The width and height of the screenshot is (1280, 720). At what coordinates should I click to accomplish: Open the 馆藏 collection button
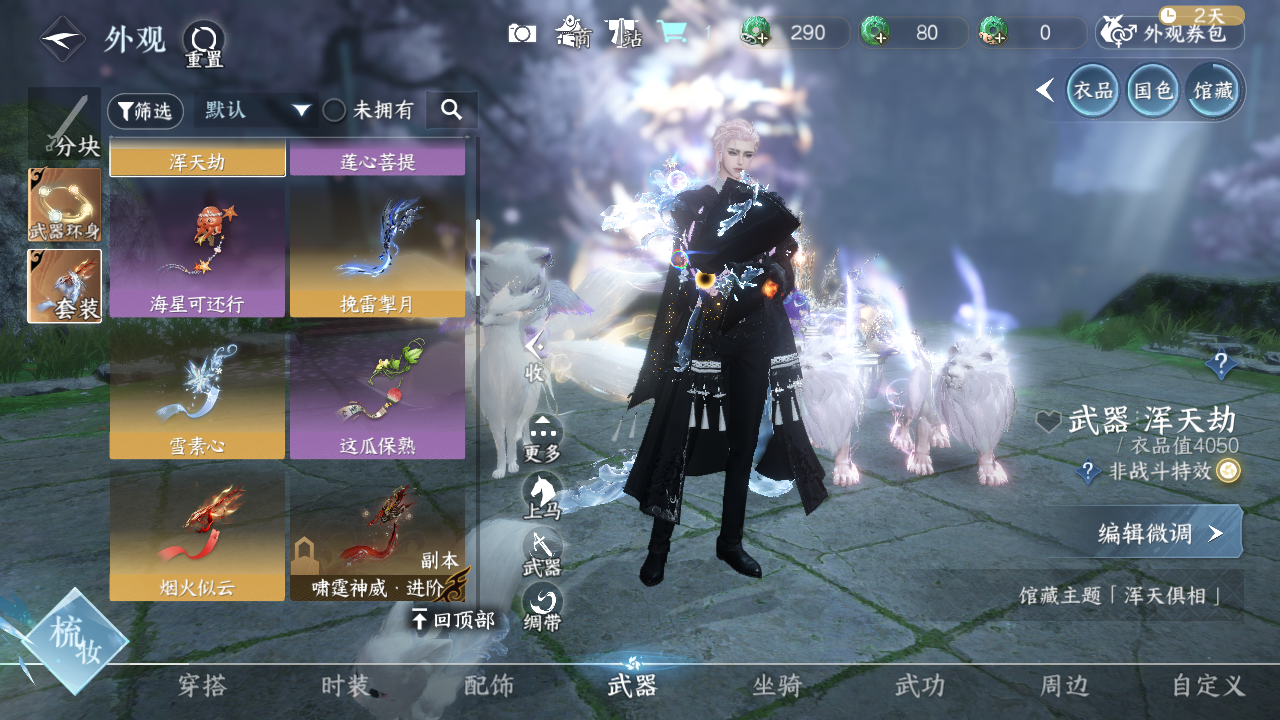pos(1213,91)
